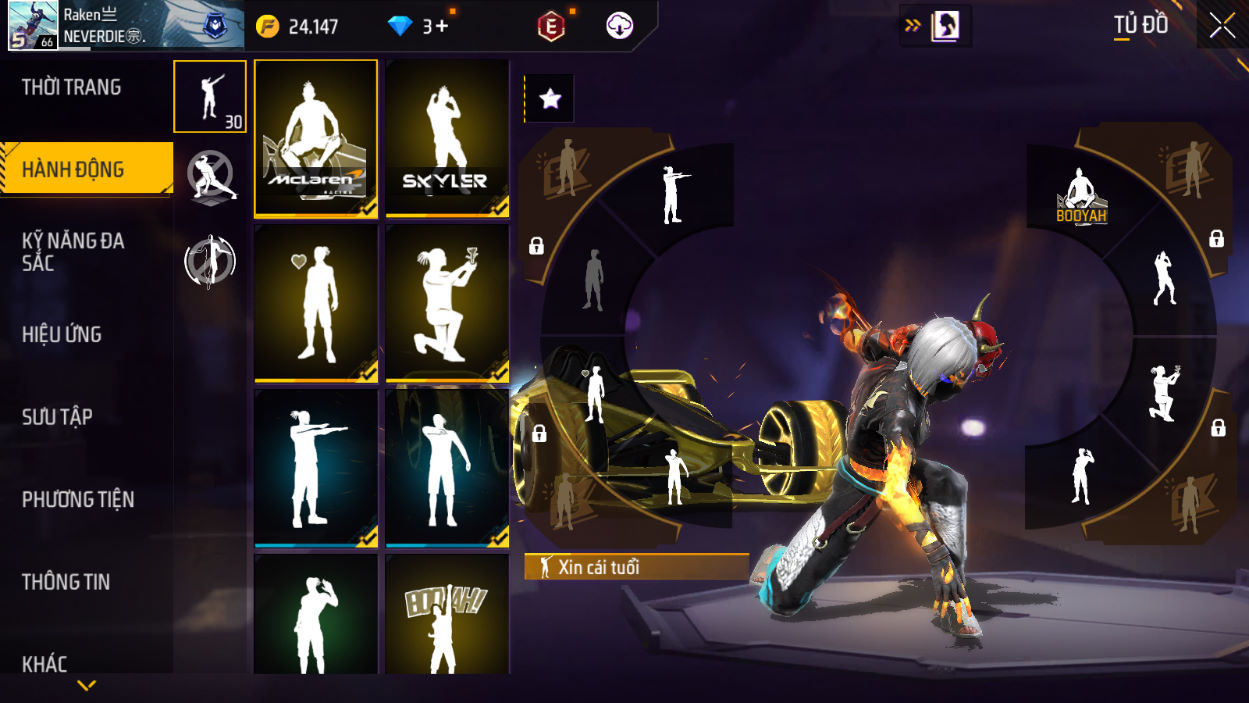Pick the Skyler emote tile
The image size is (1249, 703).
point(447,138)
